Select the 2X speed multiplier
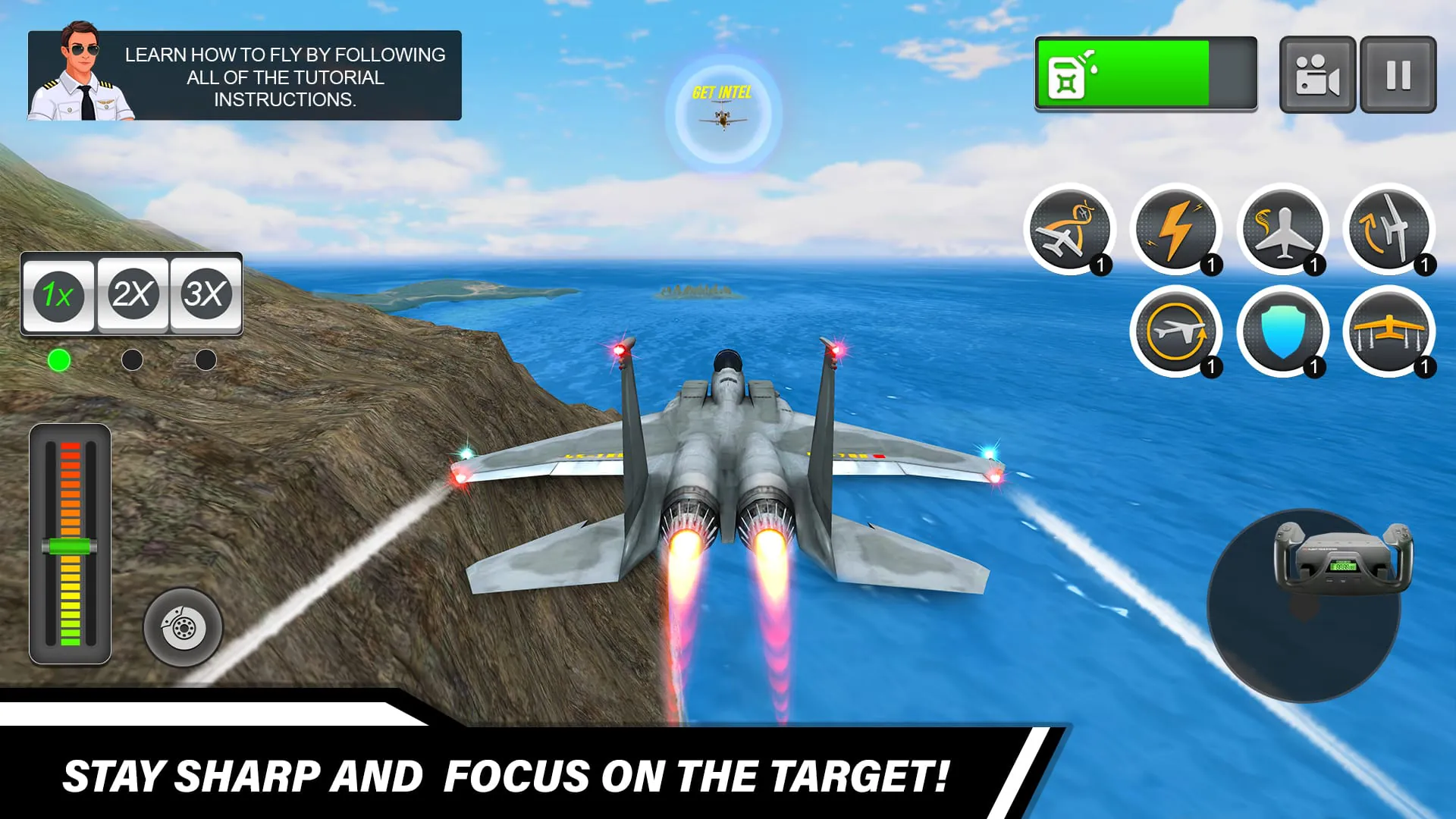This screenshot has height=819, width=1456. click(132, 296)
